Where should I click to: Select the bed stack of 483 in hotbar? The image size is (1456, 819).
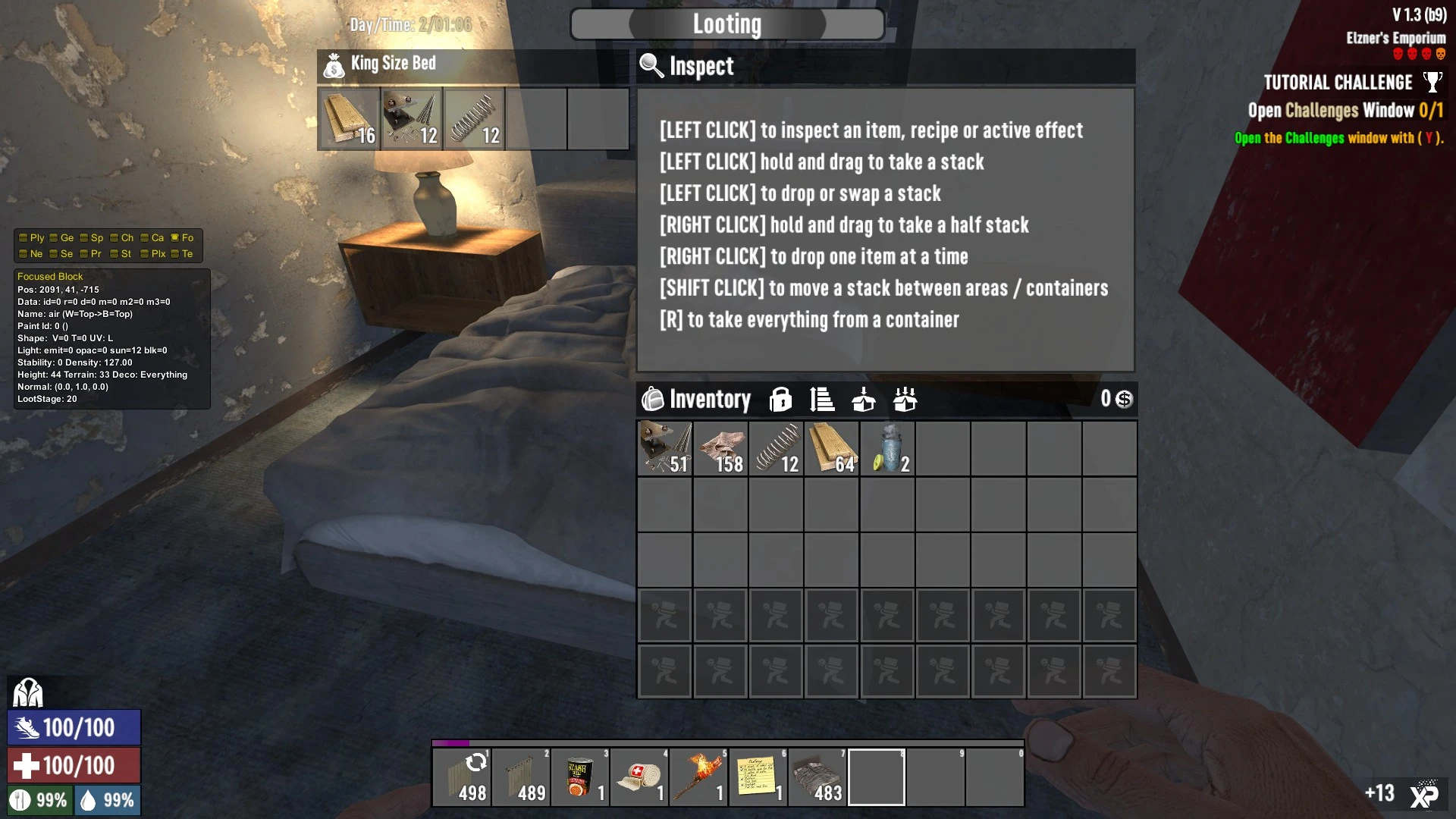click(817, 777)
